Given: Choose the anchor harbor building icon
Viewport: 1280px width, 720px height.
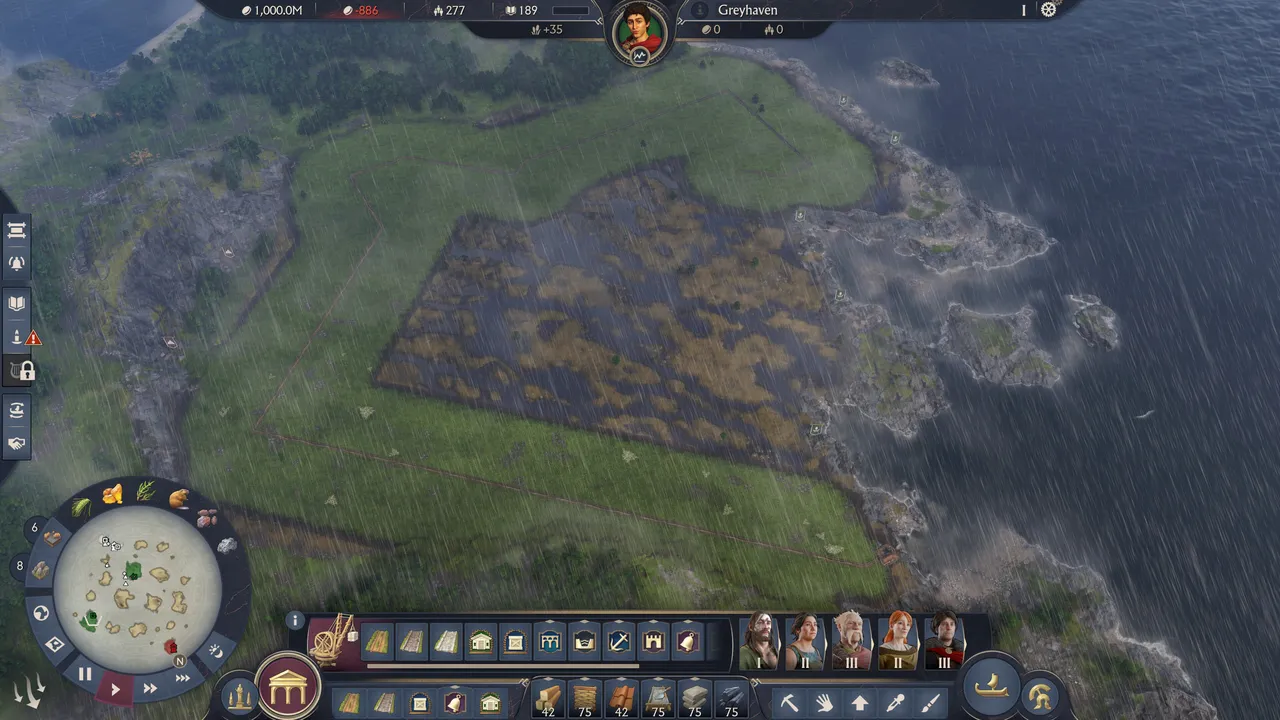Looking at the screenshot, I should click(x=619, y=641).
